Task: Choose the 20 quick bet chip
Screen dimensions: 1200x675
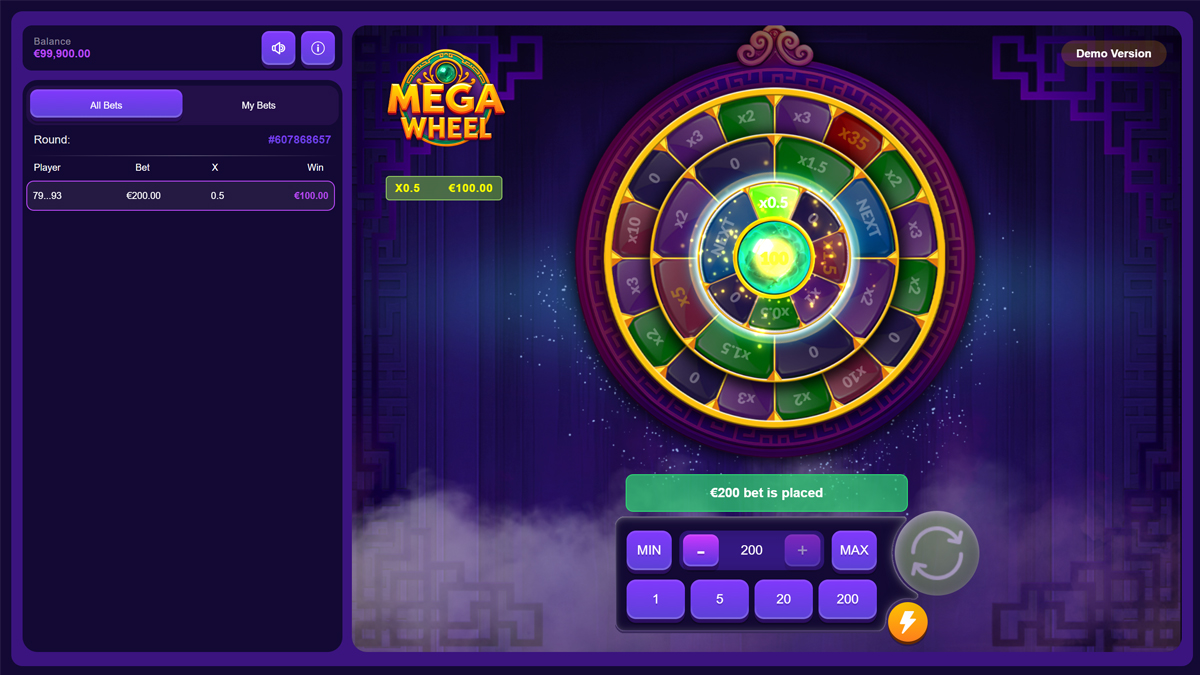Action: click(784, 599)
